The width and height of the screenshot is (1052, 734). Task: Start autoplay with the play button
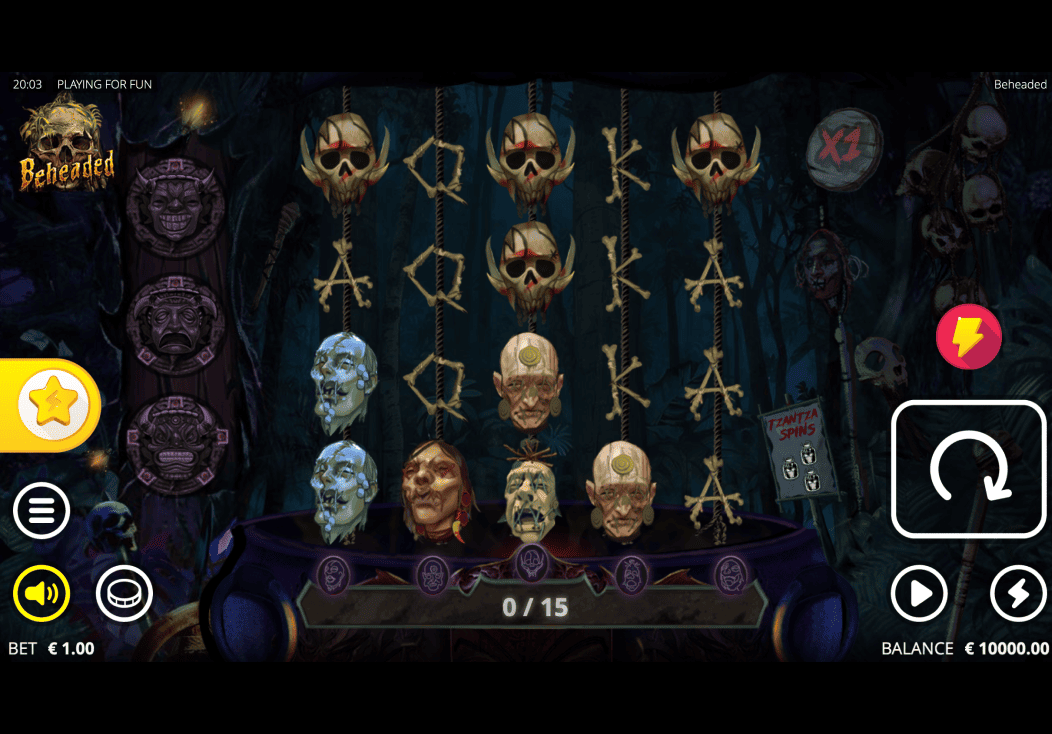[x=919, y=594]
